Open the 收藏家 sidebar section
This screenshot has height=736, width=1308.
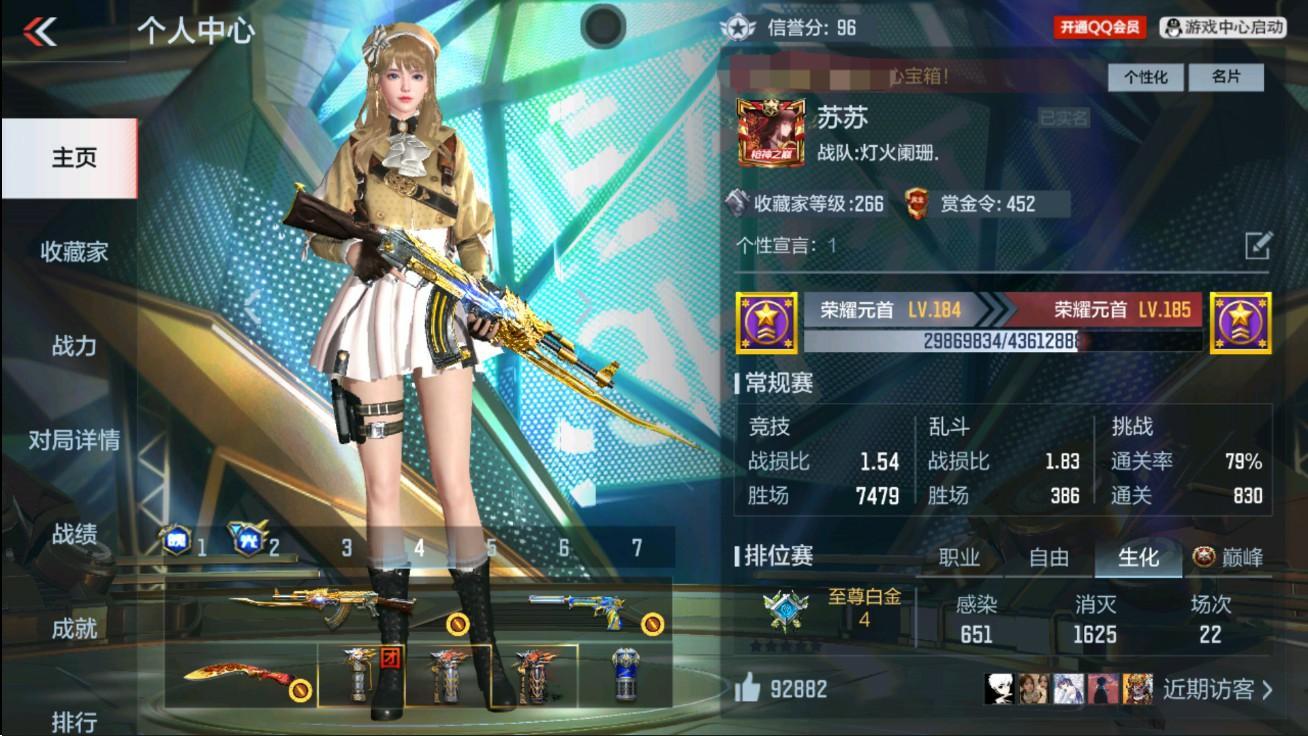74,251
